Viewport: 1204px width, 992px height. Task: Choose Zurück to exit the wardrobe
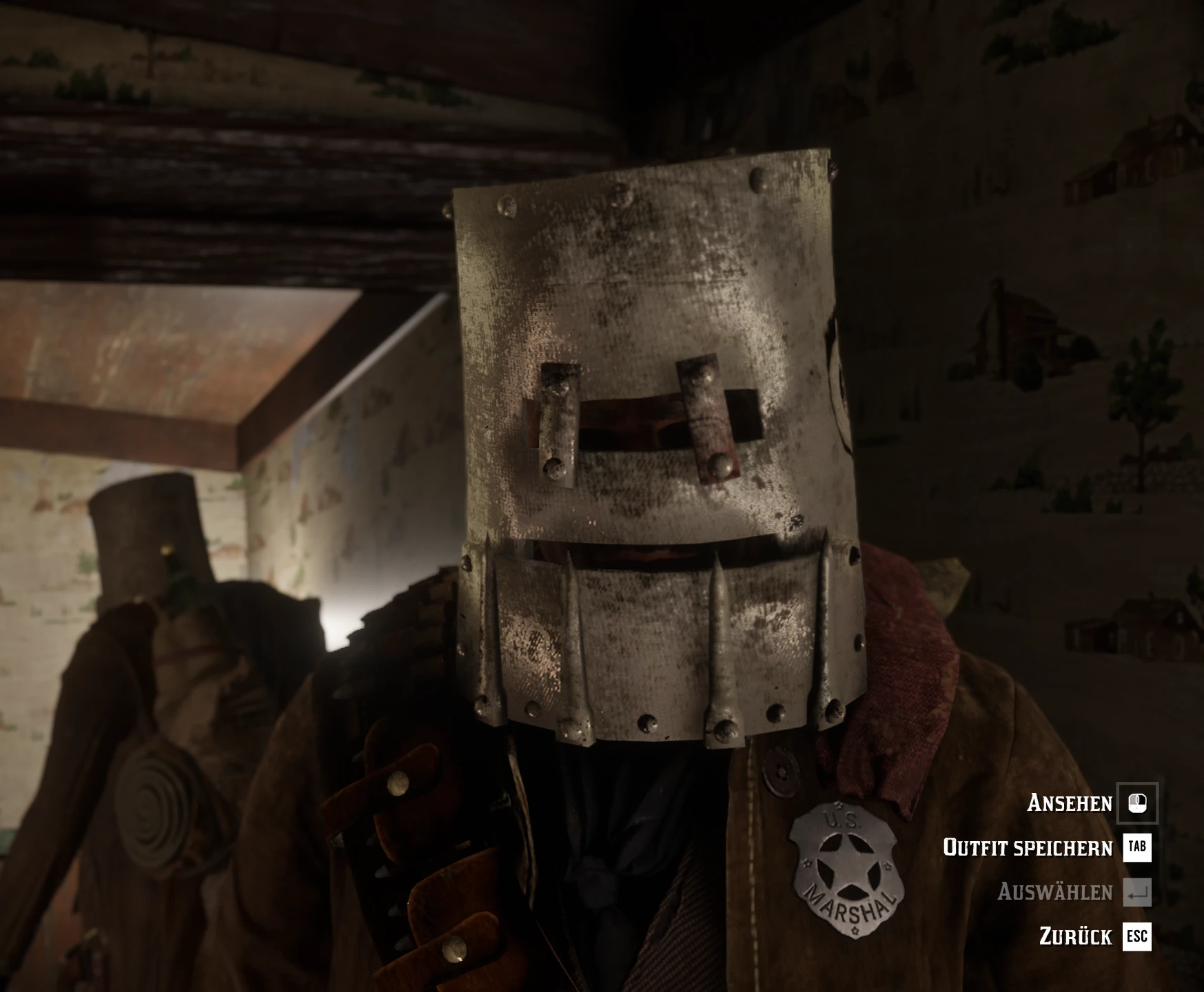click(x=1075, y=936)
